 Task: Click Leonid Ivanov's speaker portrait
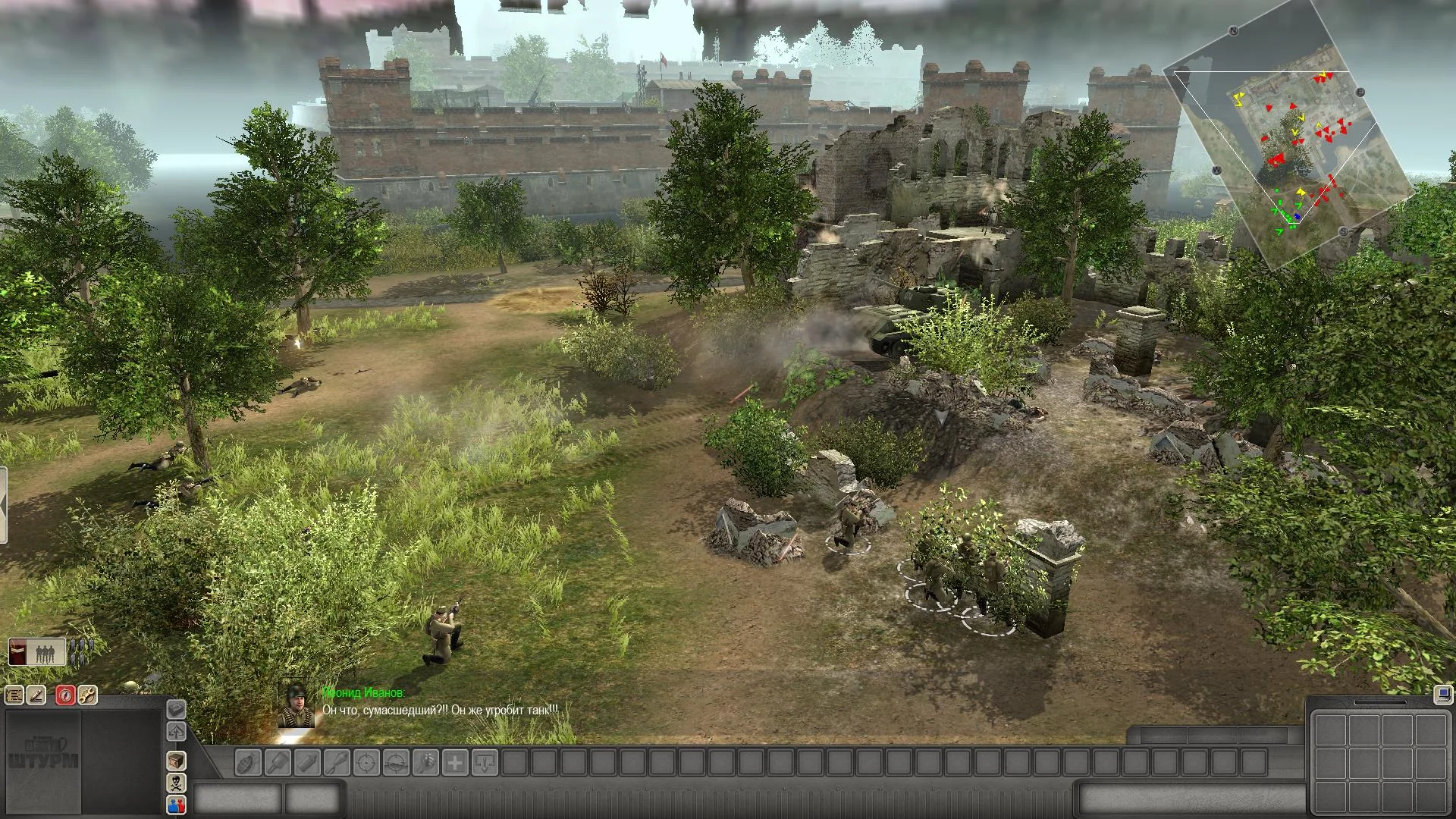[x=297, y=705]
